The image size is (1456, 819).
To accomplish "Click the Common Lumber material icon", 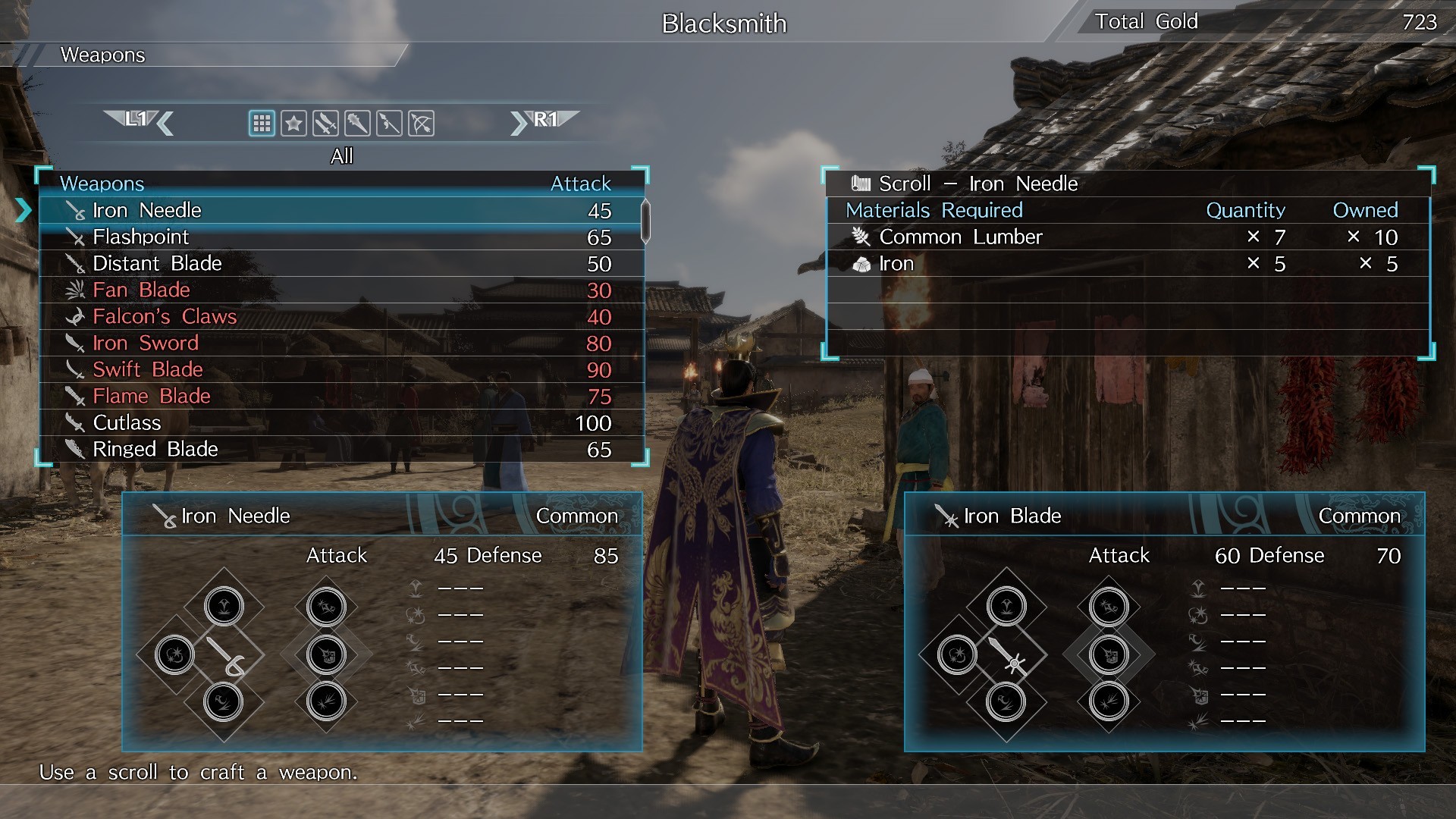I will (x=859, y=237).
